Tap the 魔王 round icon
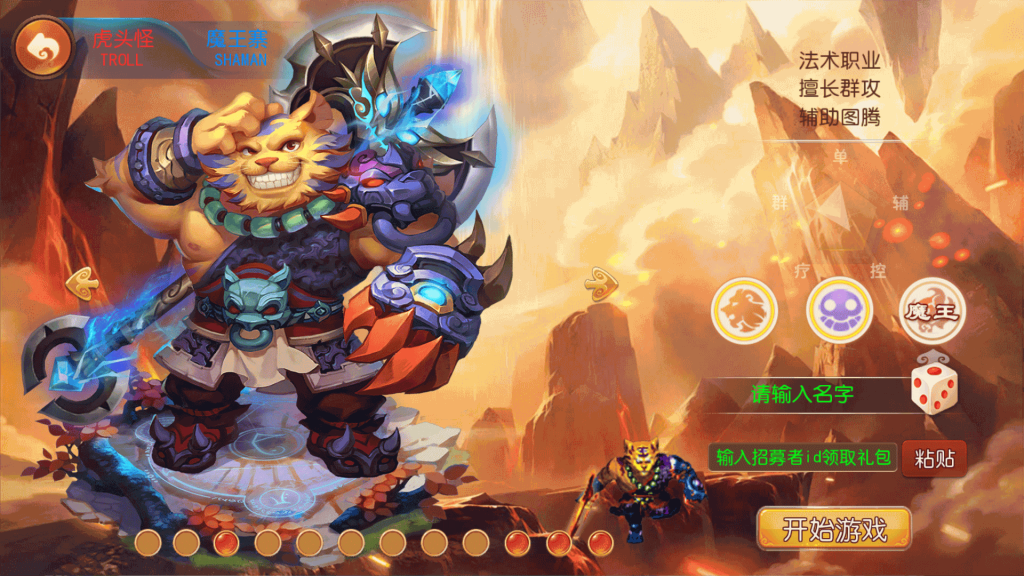Viewport: 1024px width, 576px height. click(932, 311)
